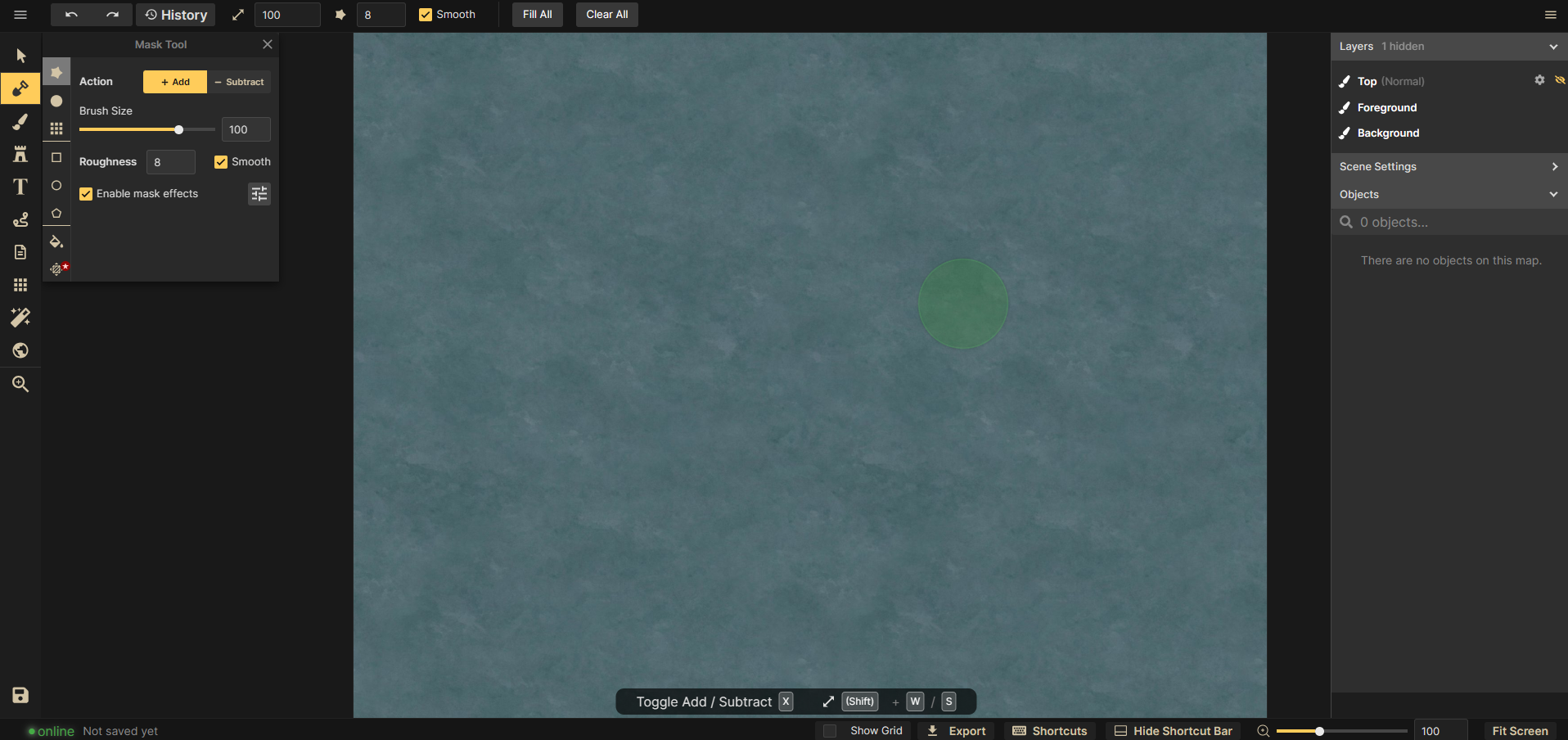The width and height of the screenshot is (1568, 740).
Task: Switch mask action to Subtract
Action: (x=239, y=82)
